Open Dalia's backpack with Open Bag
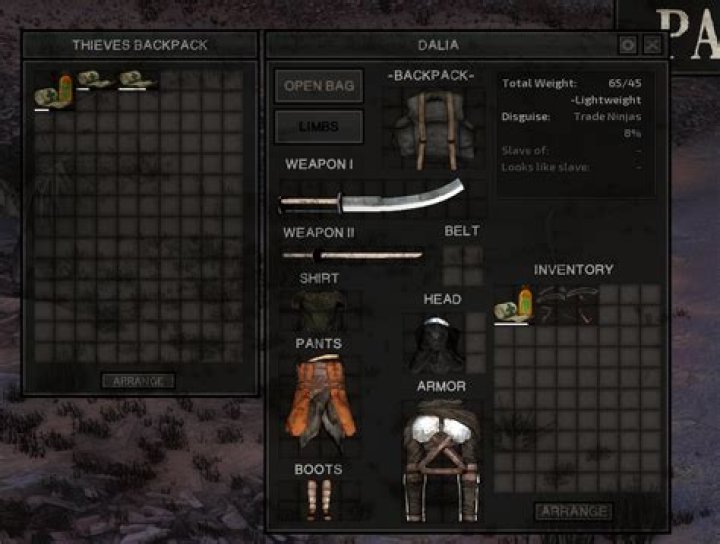The width and height of the screenshot is (720, 544). pos(319,86)
